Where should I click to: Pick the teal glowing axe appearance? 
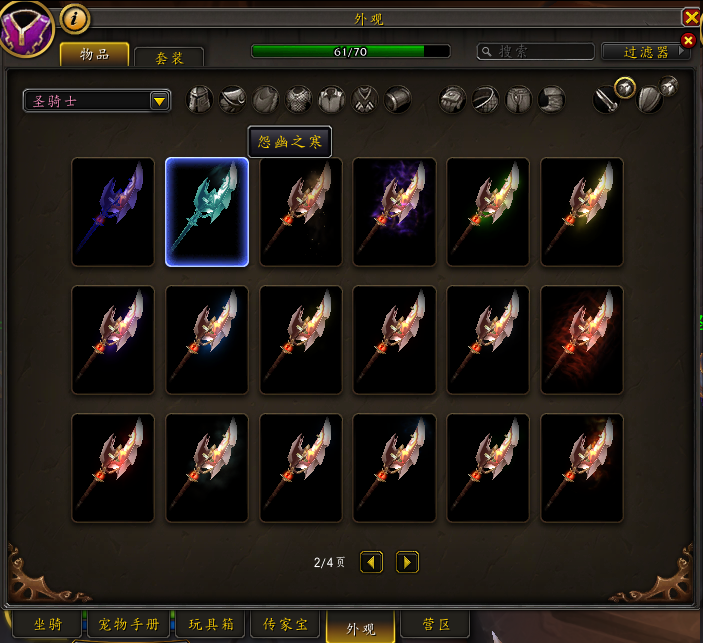pos(207,212)
